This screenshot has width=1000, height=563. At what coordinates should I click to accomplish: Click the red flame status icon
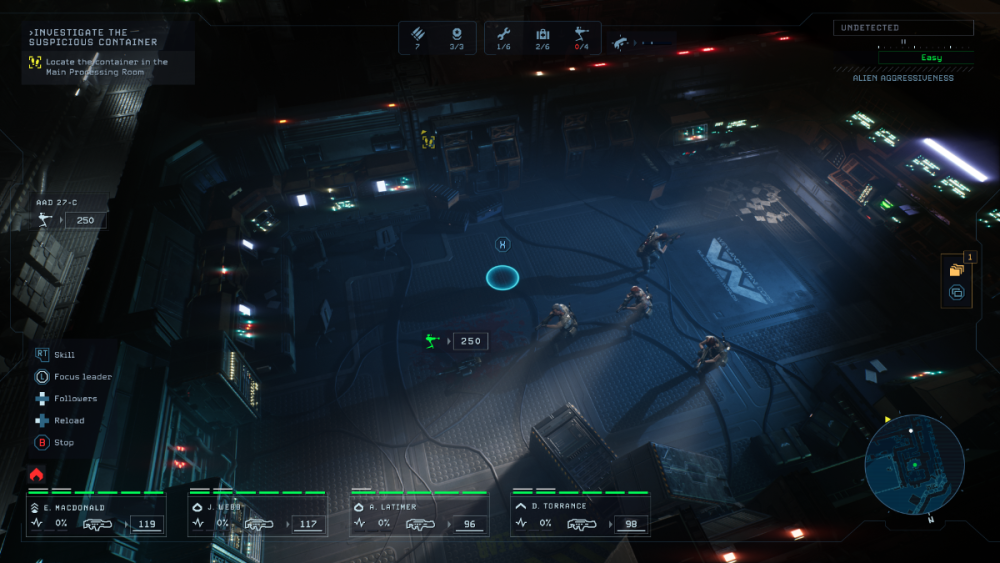37,474
